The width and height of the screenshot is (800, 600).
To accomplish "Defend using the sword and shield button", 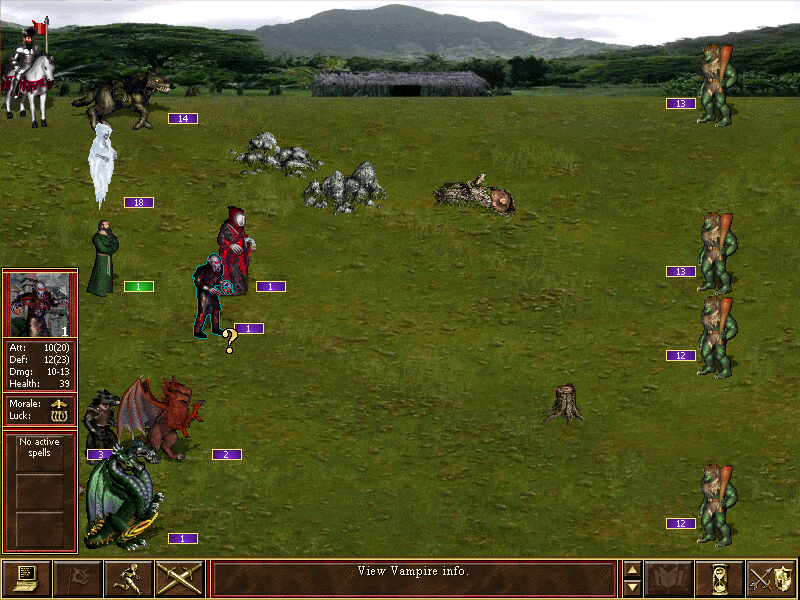I will [771, 578].
